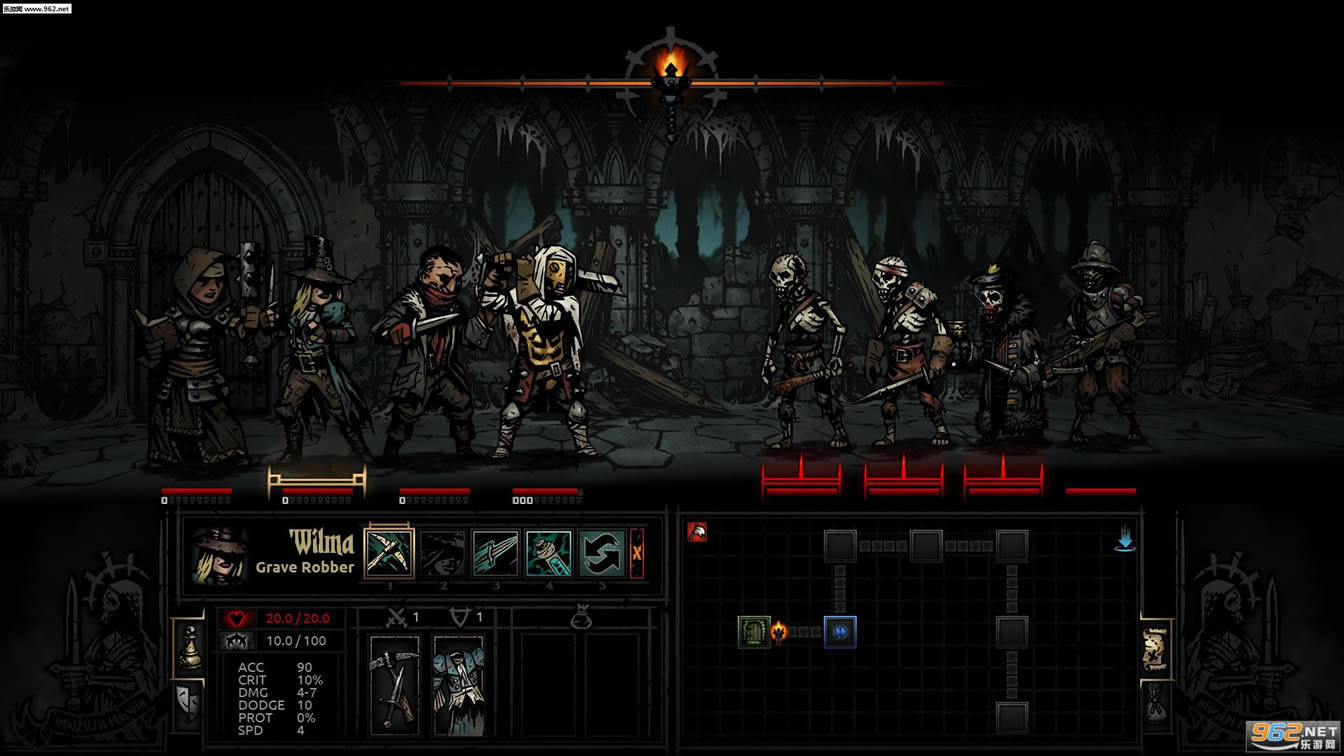Click the blue downward arrow on map panel
The width and height of the screenshot is (1344, 756).
[1125, 541]
